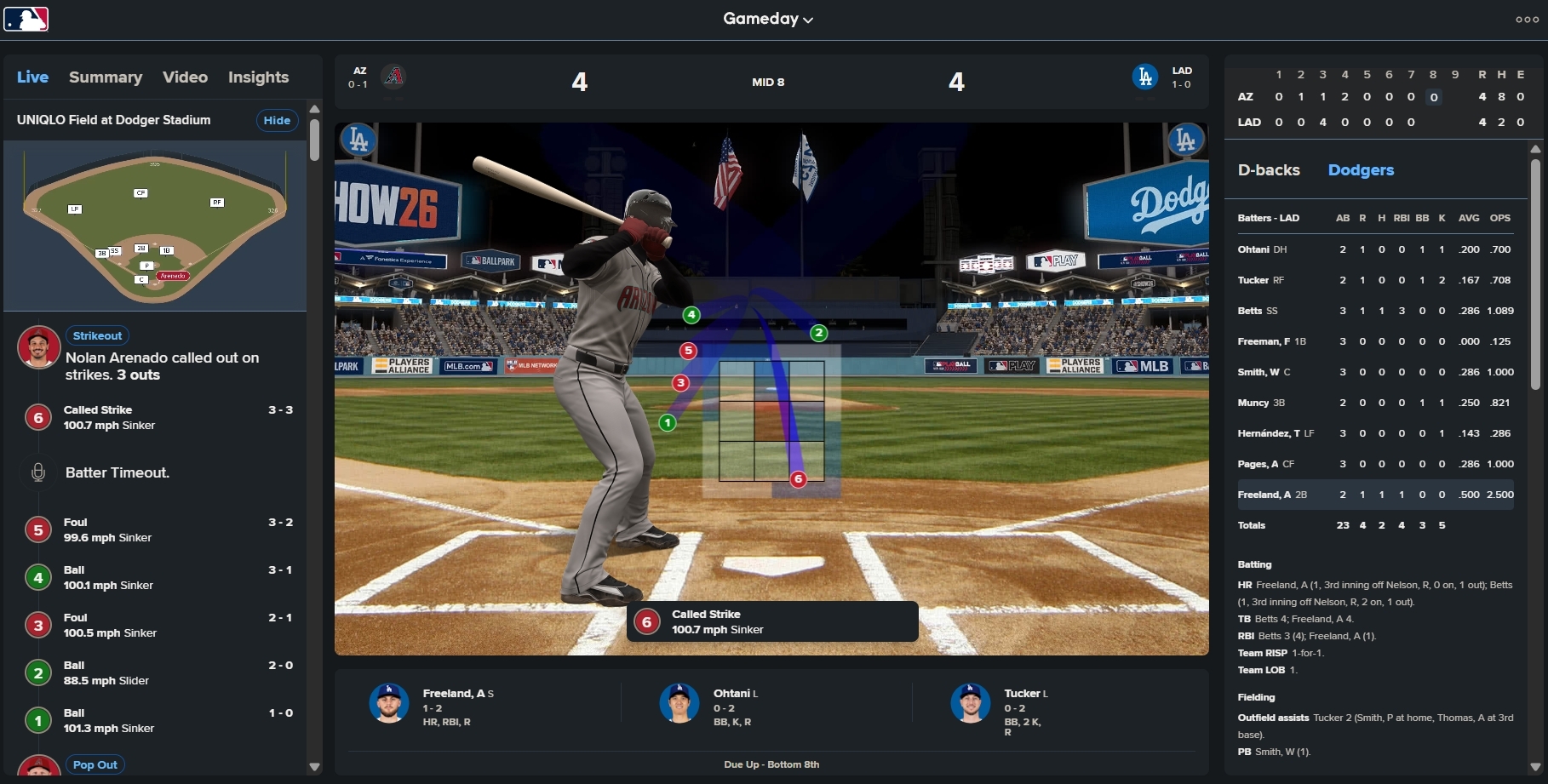This screenshot has height=784, width=1548.
Task: Select pitch 6 marker in strike zone
Action: pyautogui.click(x=798, y=479)
